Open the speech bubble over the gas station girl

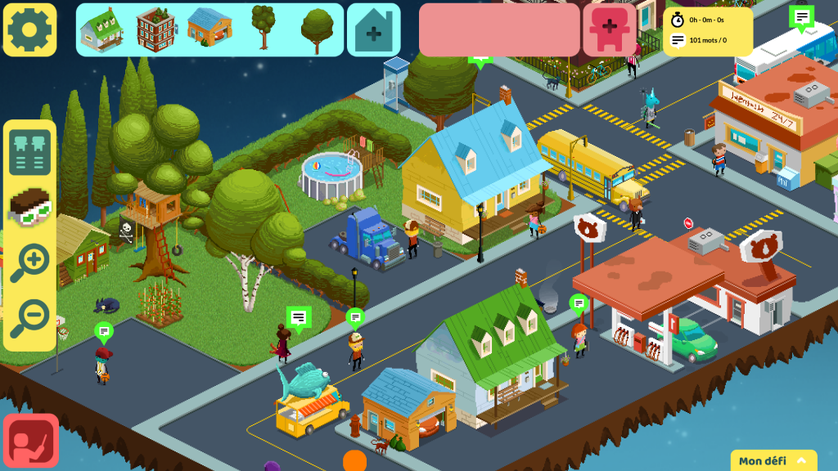(578, 302)
